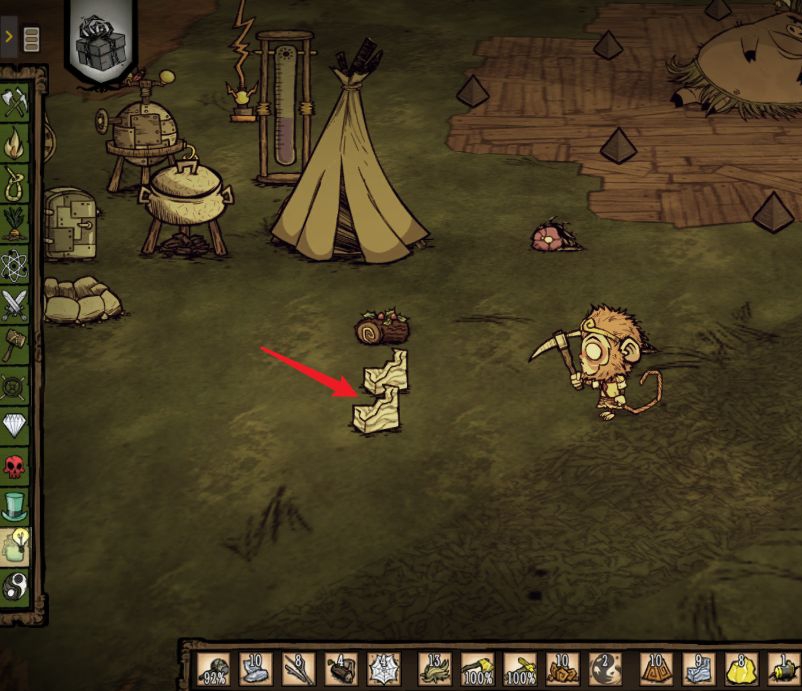
Task: Select the twigs inventory slot
Action: coord(299,670)
